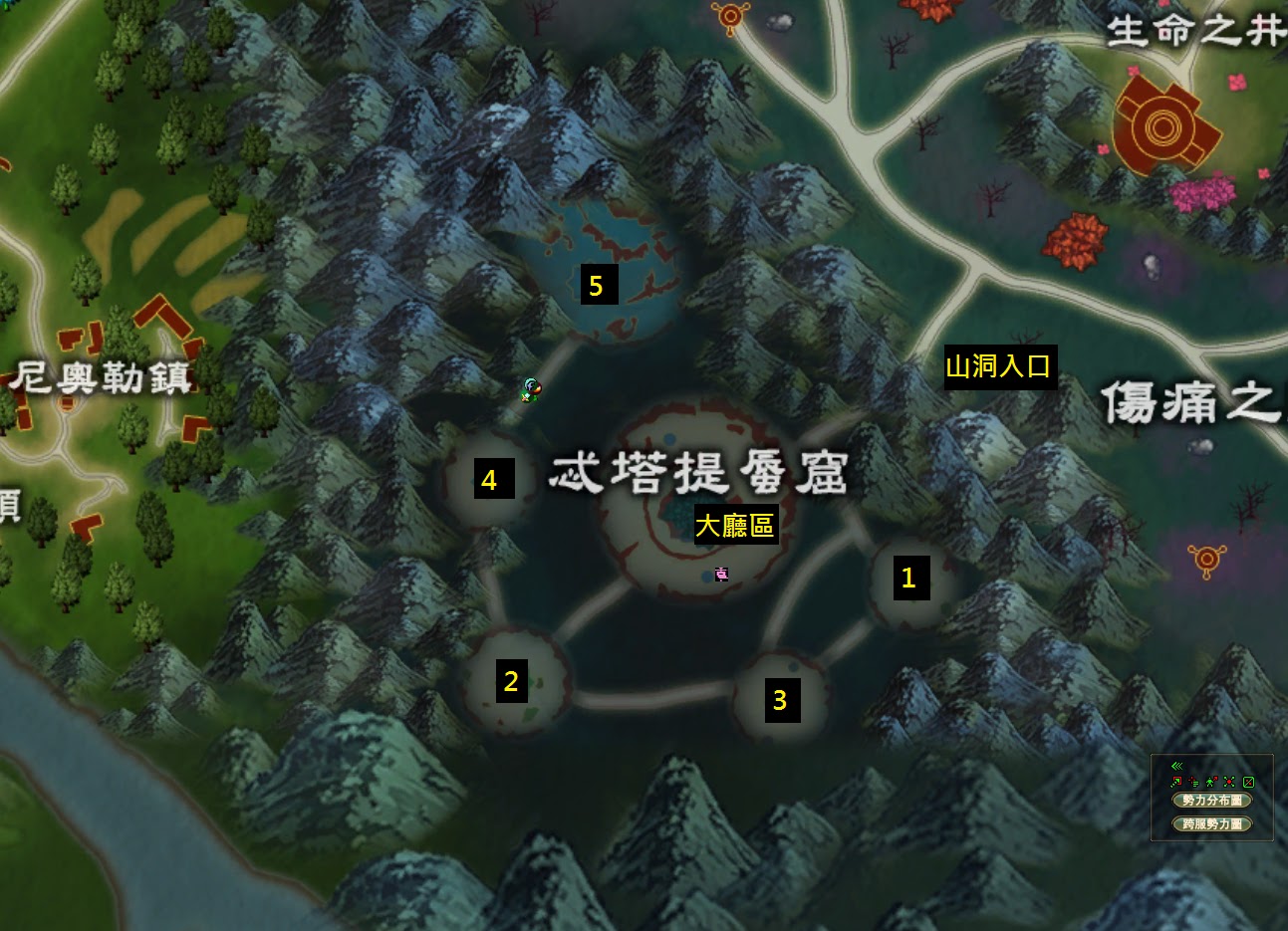Click the orange waypoint marker at the top road
This screenshot has height=931, width=1288.
732,15
